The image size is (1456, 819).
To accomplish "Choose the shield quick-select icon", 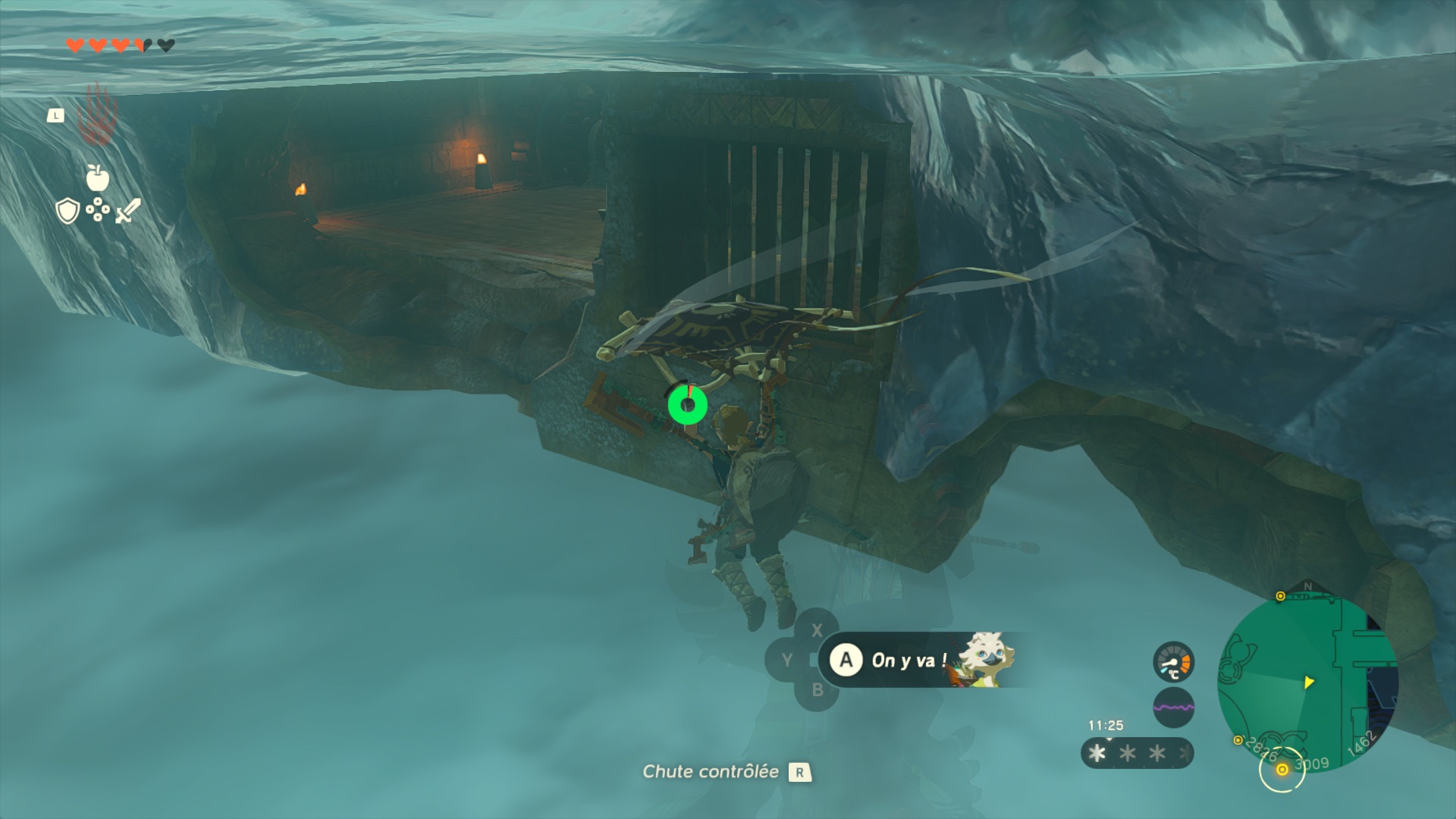I will click(x=68, y=211).
